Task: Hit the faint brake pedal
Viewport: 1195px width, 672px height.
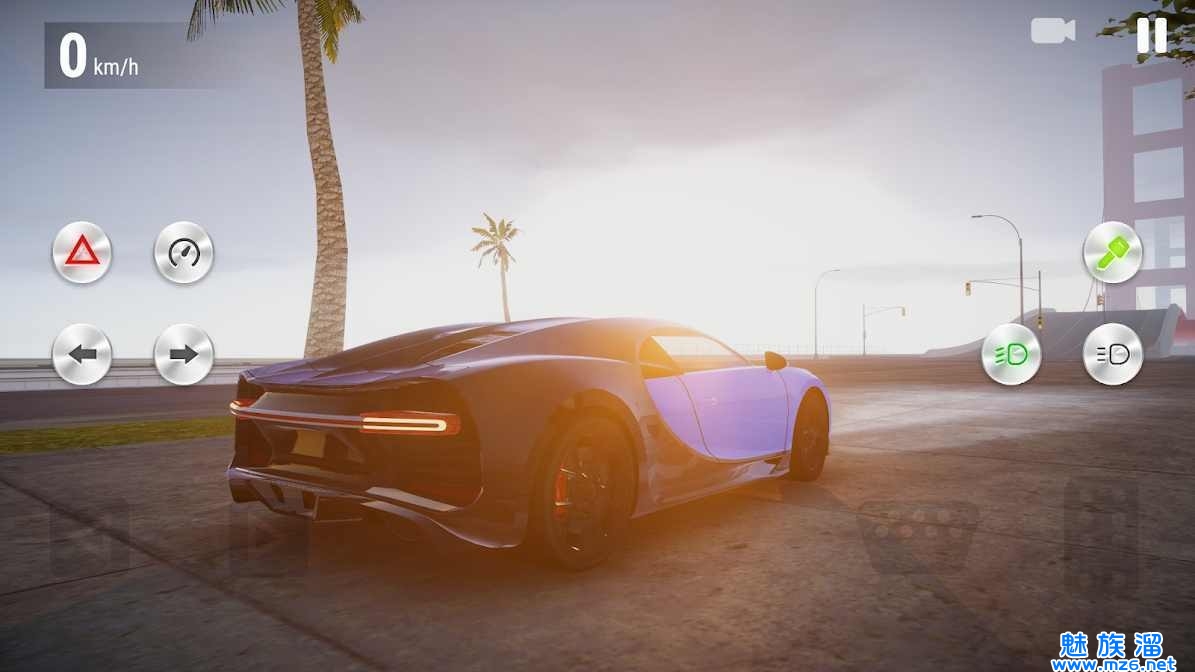Action: [x=918, y=535]
